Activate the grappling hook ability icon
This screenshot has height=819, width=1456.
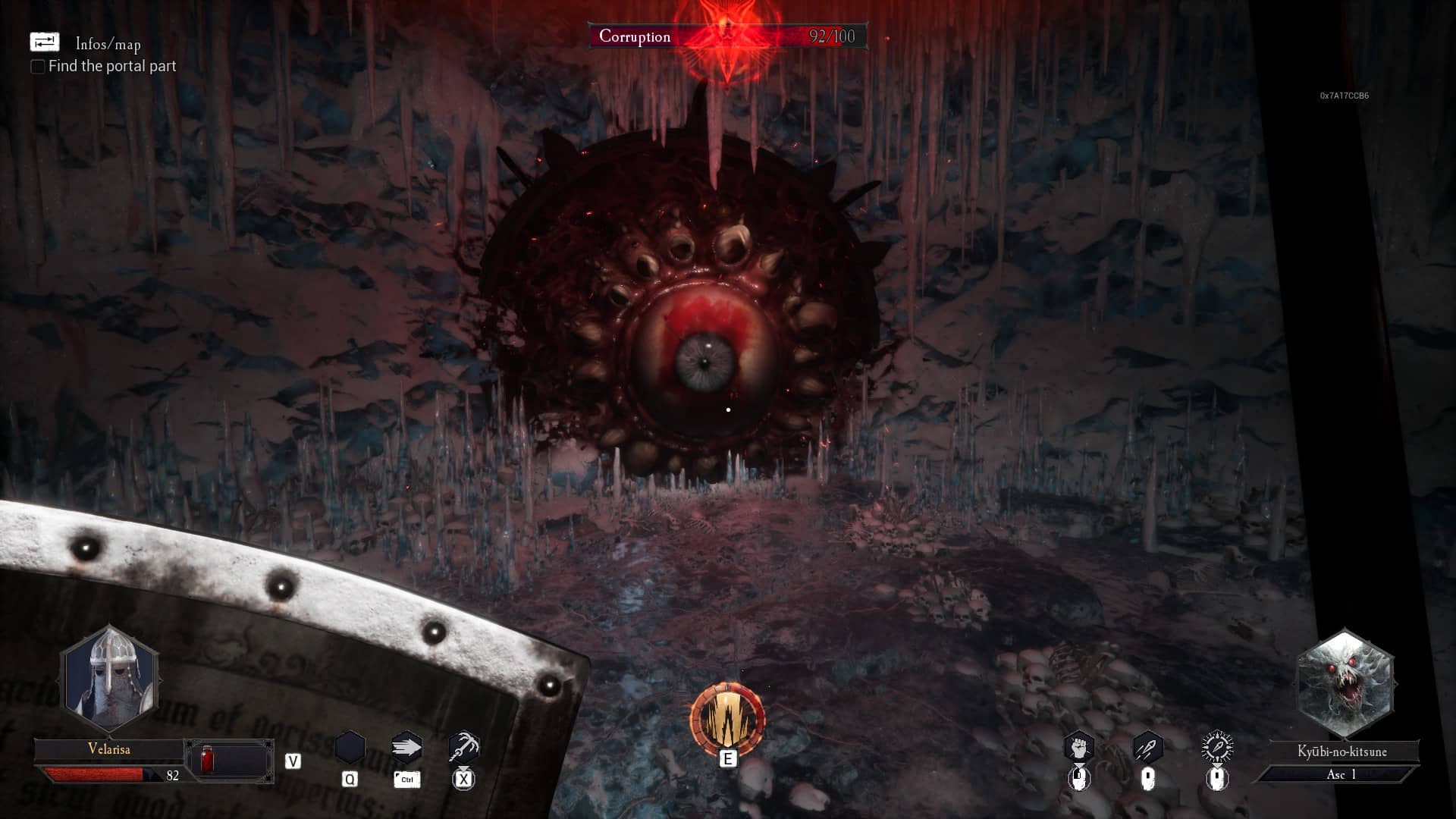click(463, 748)
